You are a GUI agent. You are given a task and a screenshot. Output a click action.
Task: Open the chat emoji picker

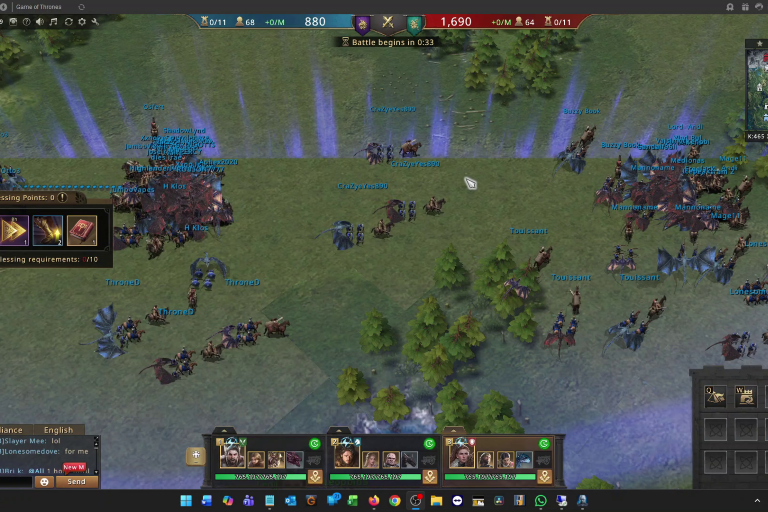[x=44, y=481]
